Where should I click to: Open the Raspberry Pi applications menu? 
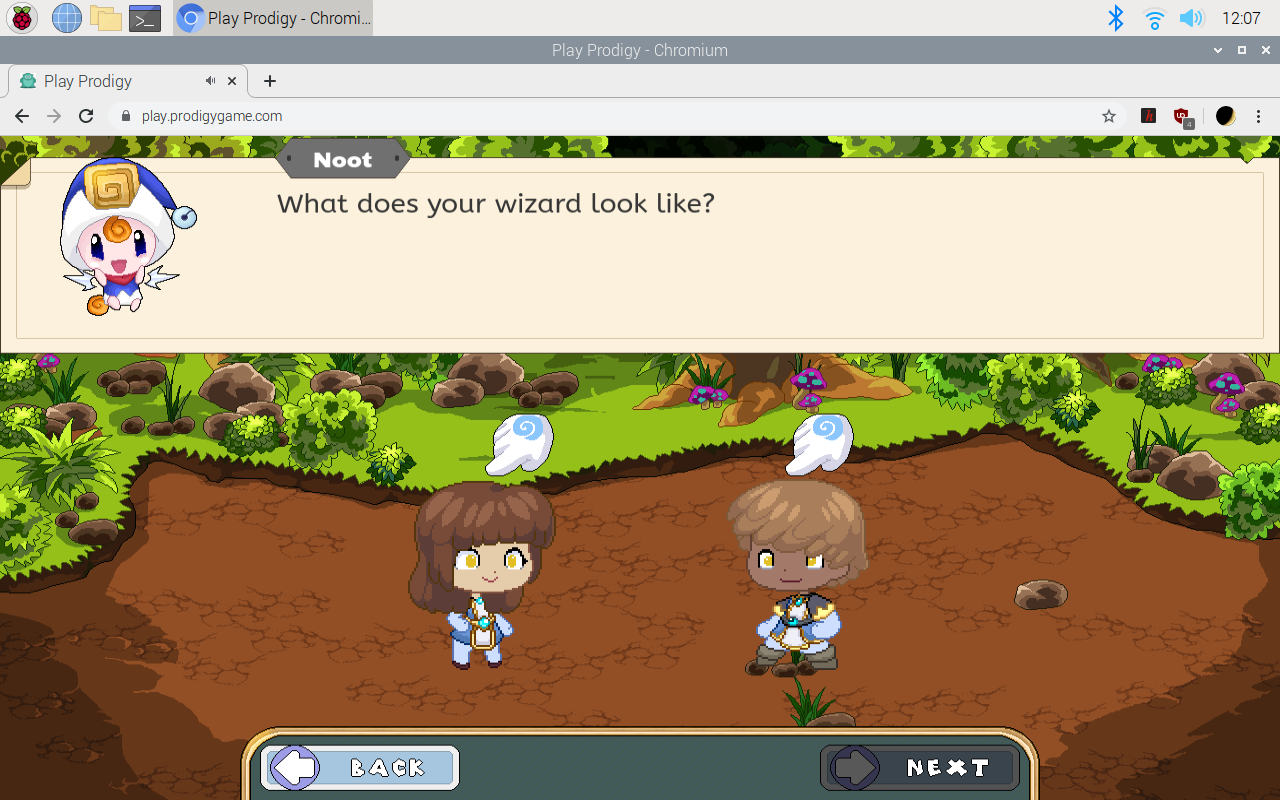[x=21, y=17]
